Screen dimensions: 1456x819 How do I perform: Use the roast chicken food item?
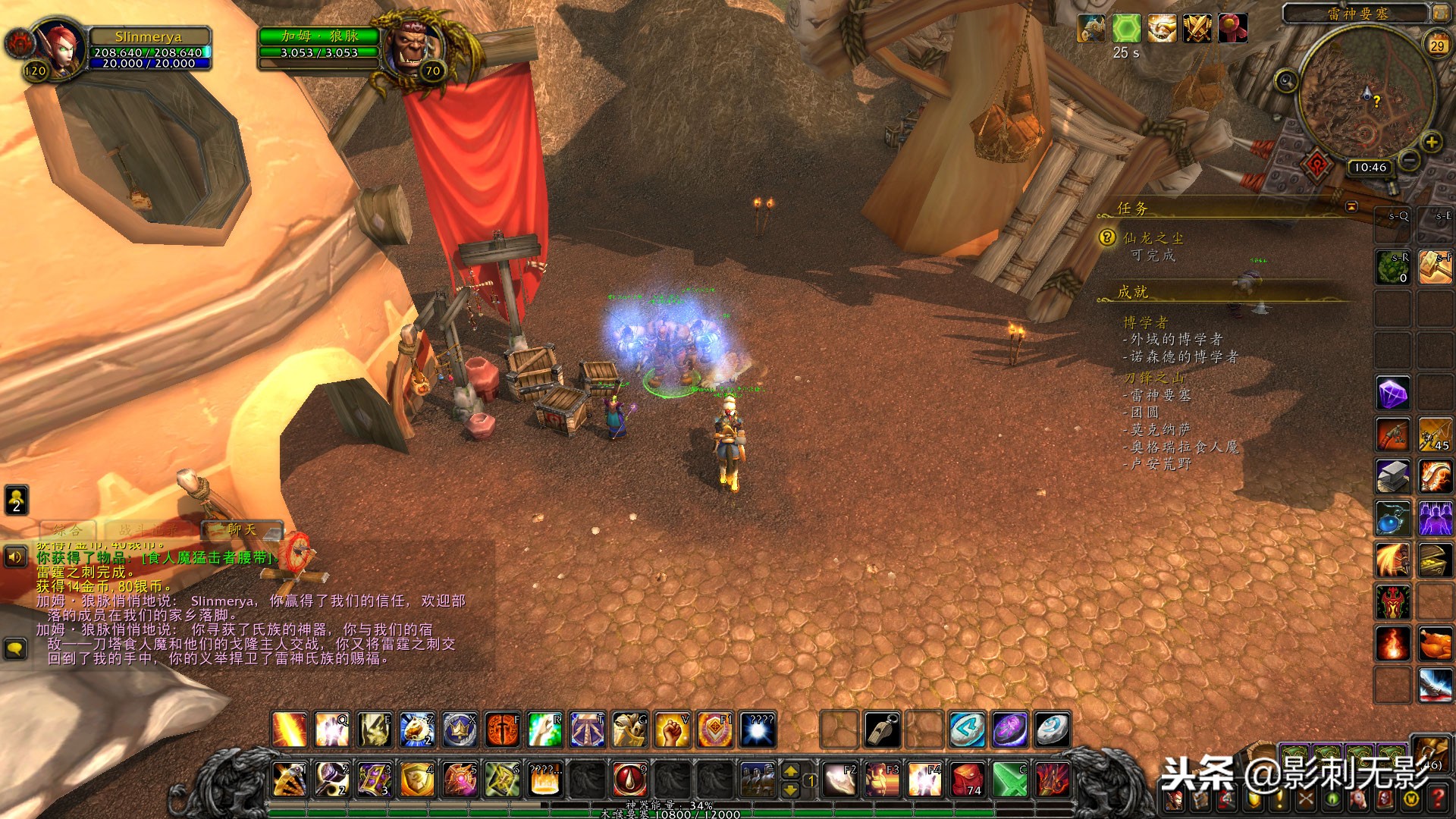pos(1435,645)
